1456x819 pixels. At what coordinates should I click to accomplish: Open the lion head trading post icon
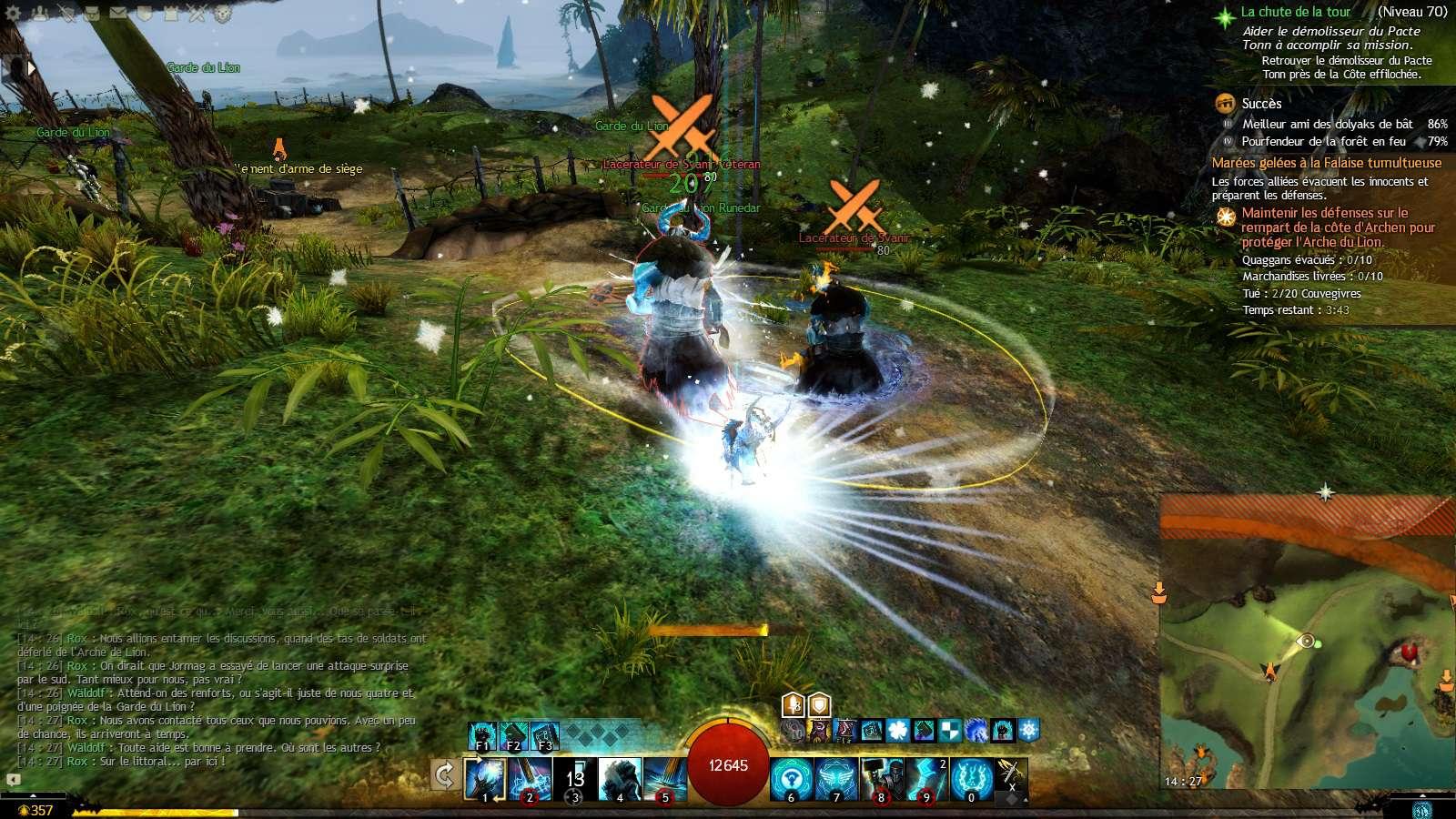coord(224,14)
